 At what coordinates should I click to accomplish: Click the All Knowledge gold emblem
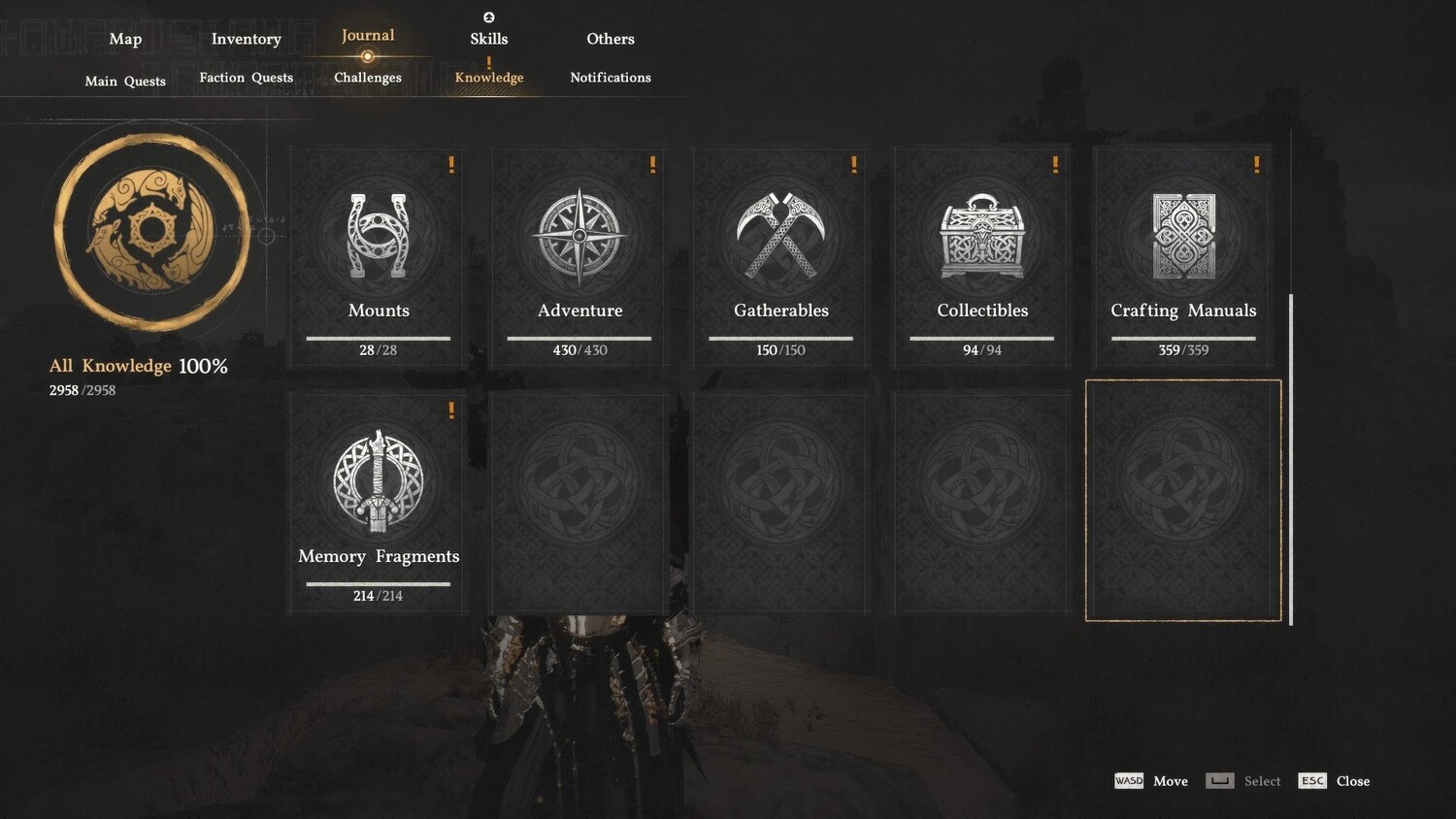coord(151,232)
